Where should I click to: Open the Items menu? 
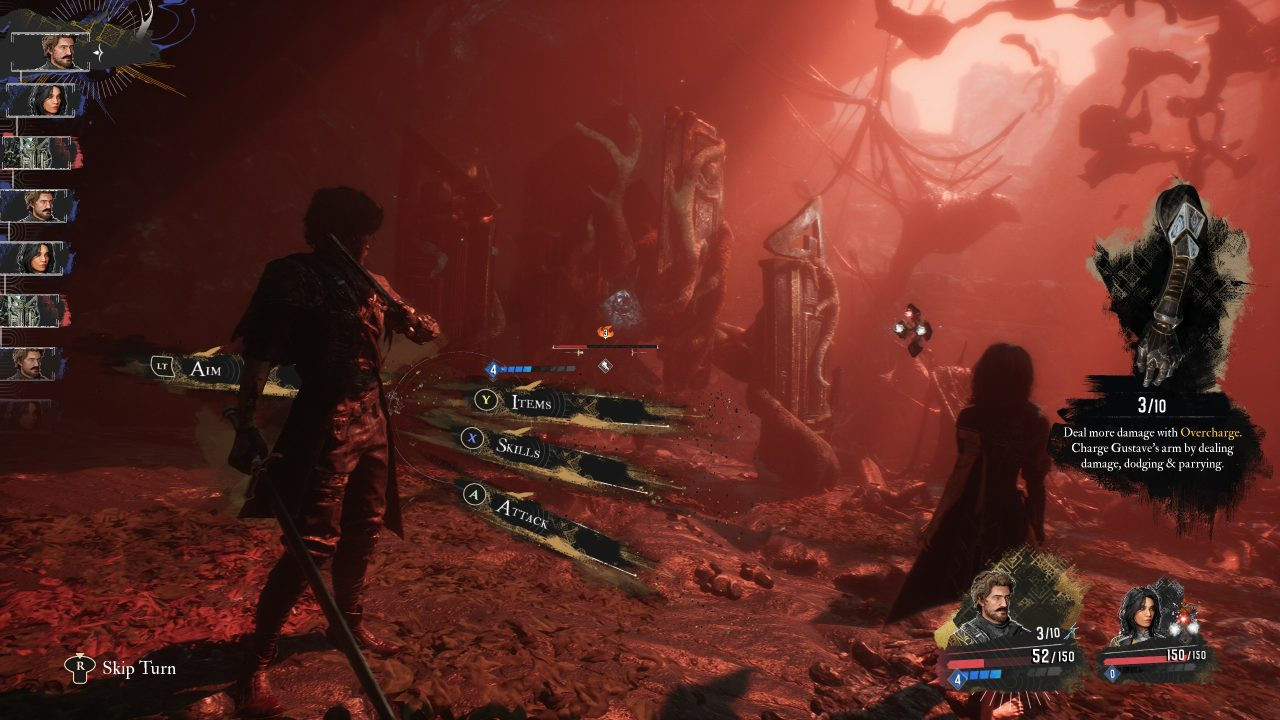tap(530, 402)
